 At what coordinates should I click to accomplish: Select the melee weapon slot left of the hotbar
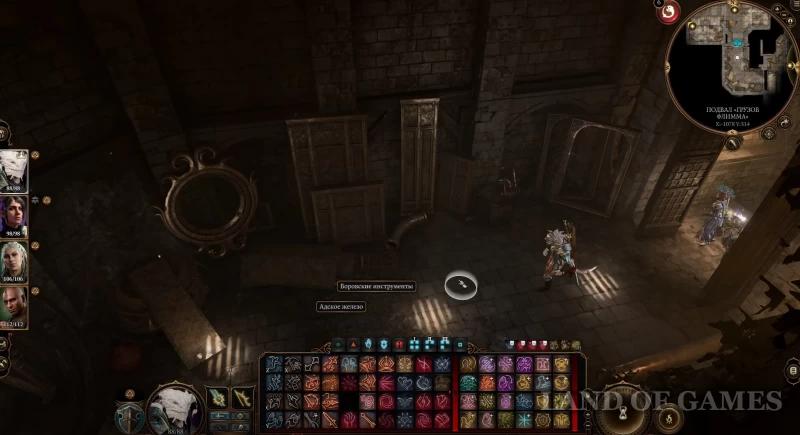(x=216, y=399)
